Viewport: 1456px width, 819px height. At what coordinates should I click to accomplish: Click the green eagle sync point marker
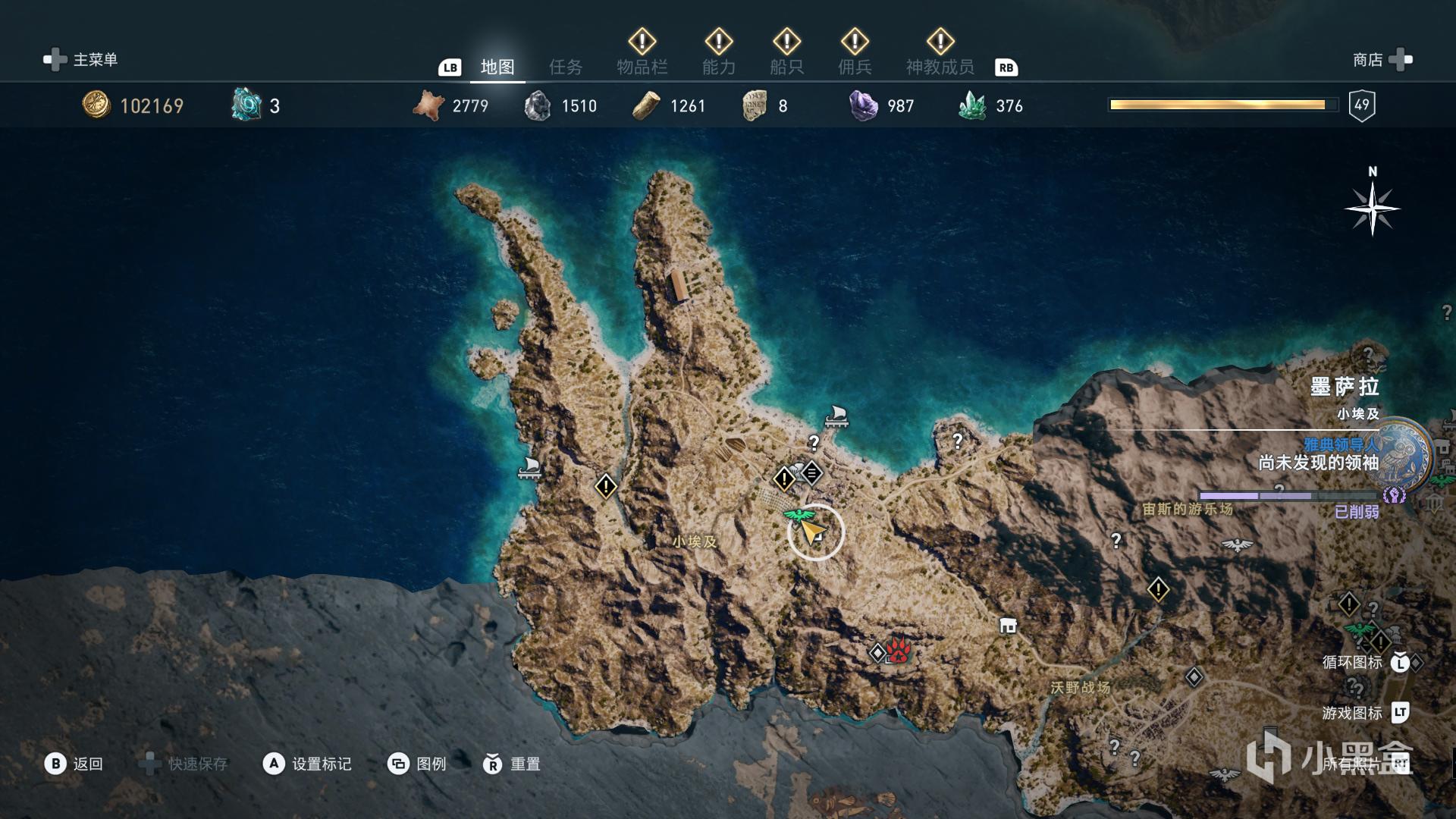coord(796,516)
